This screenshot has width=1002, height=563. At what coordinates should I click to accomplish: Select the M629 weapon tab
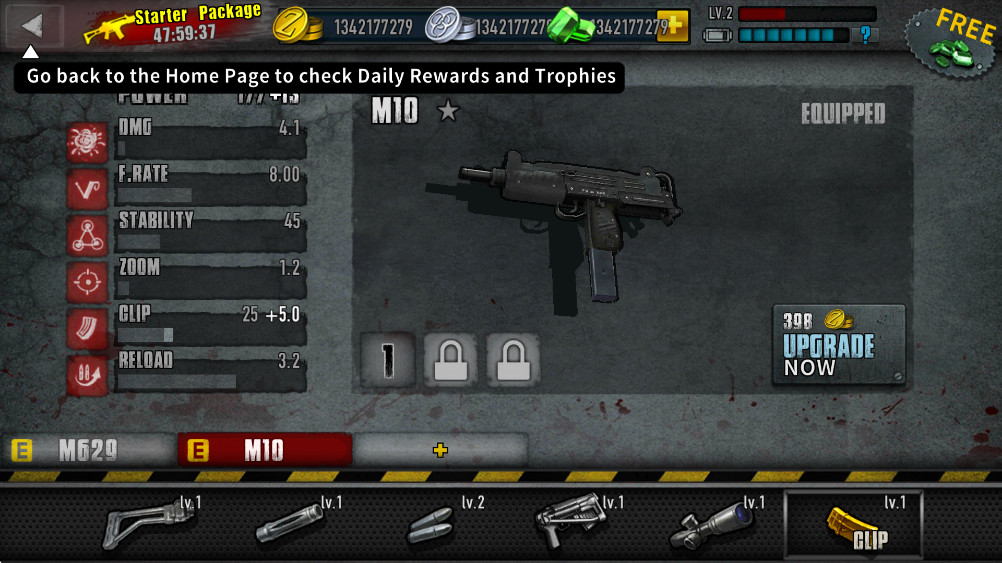(x=88, y=451)
